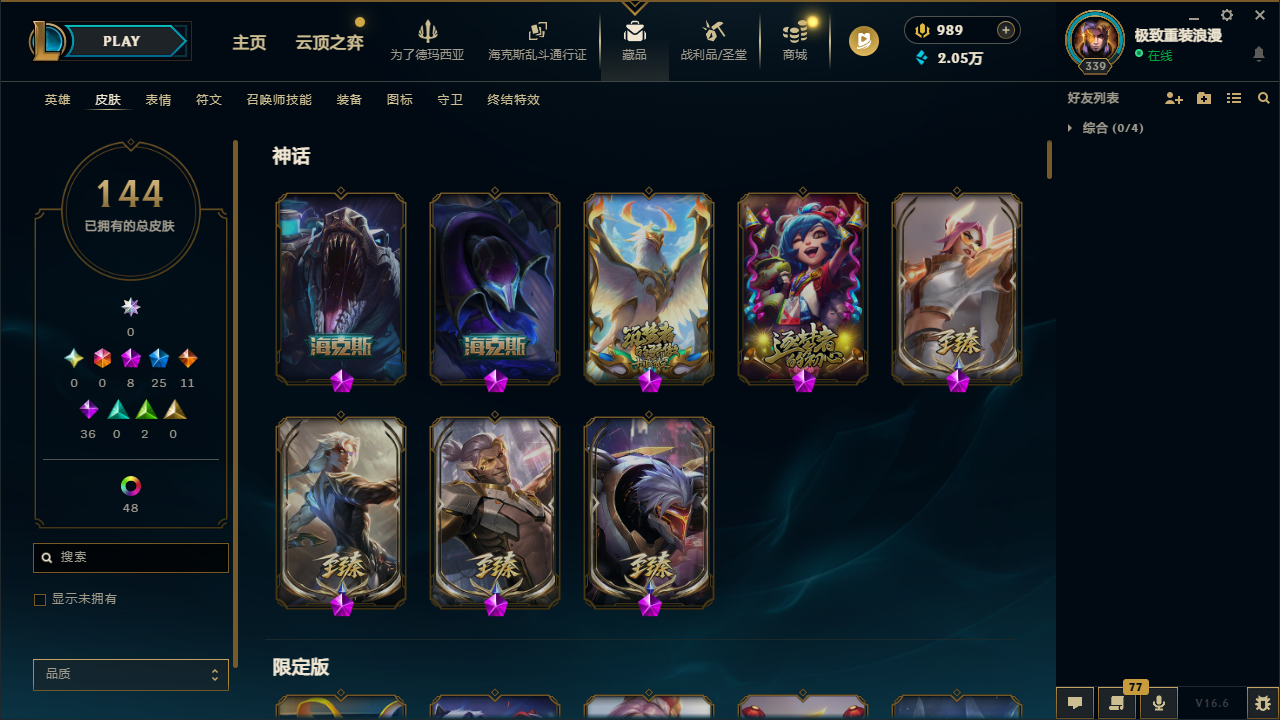Viewport: 1280px width, 720px height.
Task: Enable the 显示未拥有 checkbox
Action: [40, 599]
